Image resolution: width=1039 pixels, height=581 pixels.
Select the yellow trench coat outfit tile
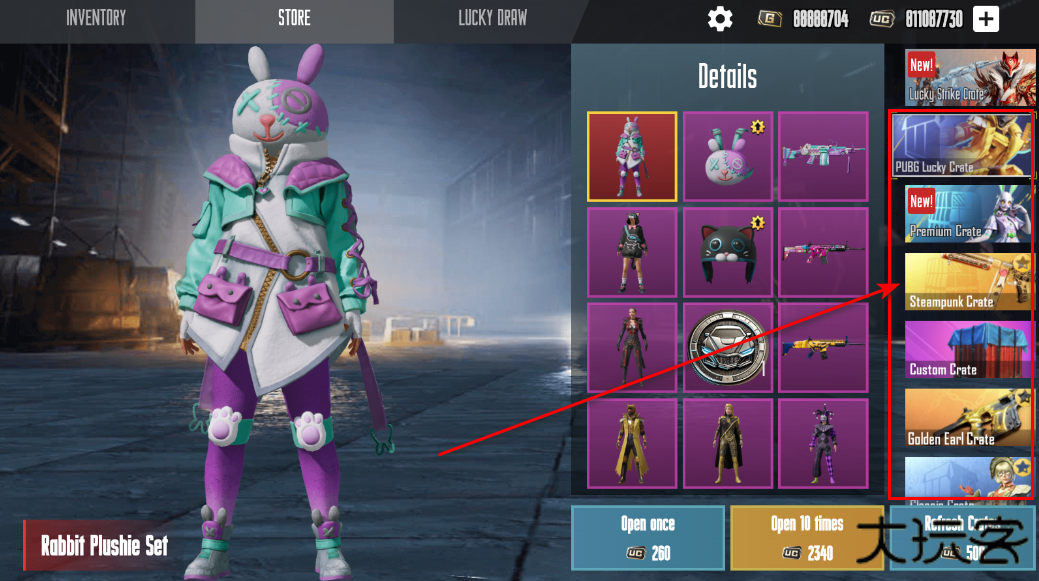pyautogui.click(x=632, y=444)
